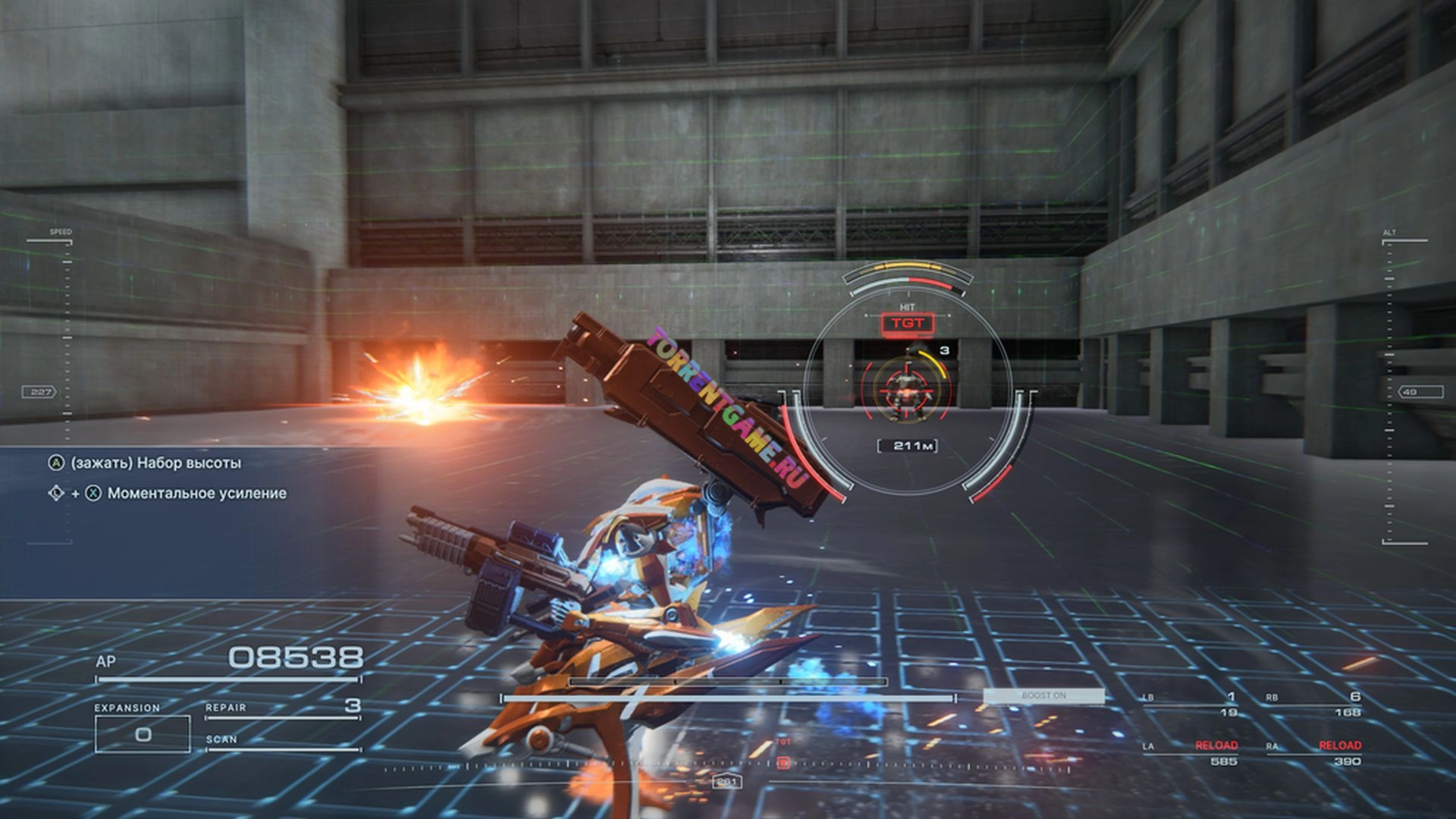Choose the RB shoulder weapon slot
The height and width of the screenshot is (819, 1456).
point(1313,704)
